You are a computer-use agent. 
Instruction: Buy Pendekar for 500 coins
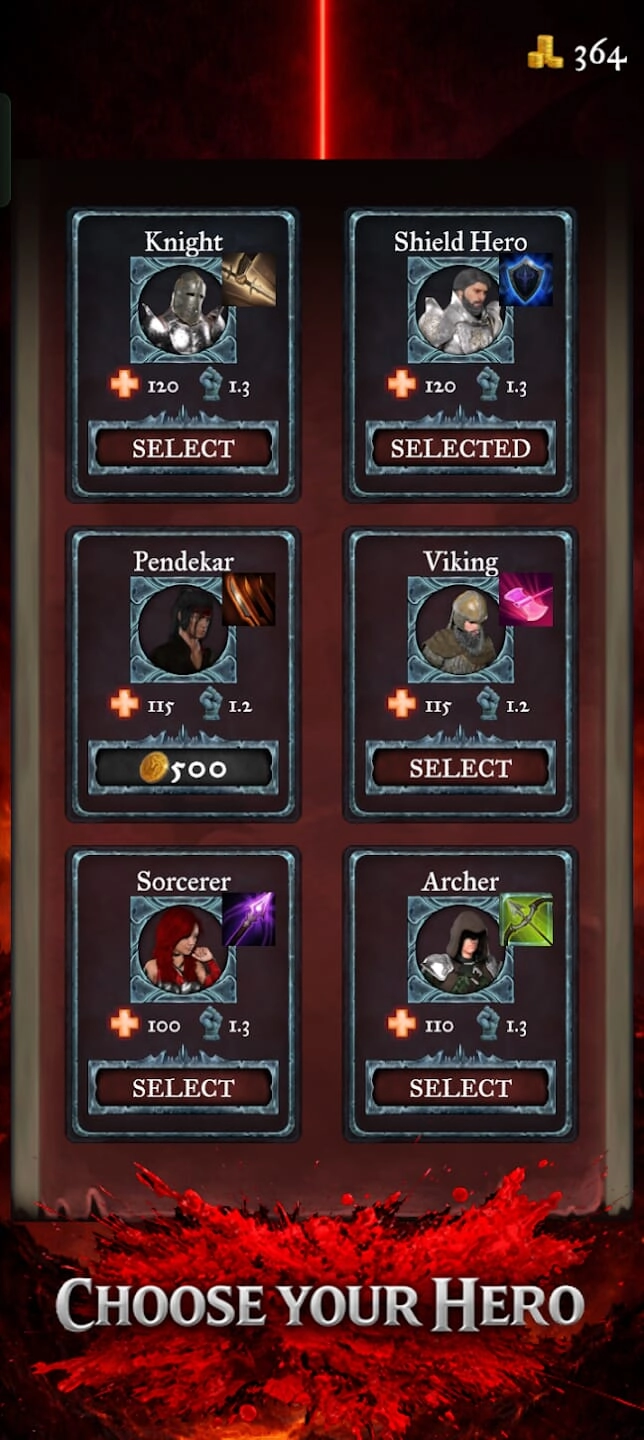pos(182,768)
